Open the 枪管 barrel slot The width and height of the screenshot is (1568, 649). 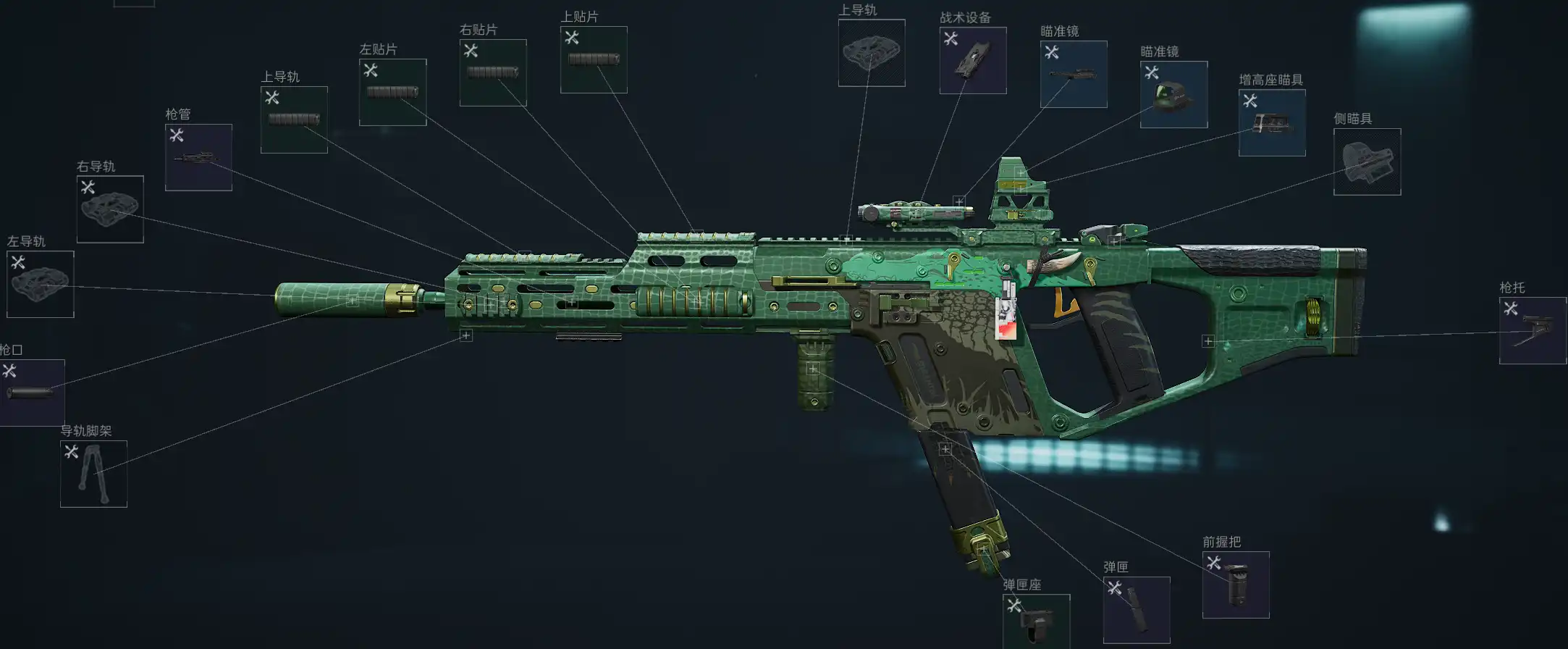(x=198, y=157)
